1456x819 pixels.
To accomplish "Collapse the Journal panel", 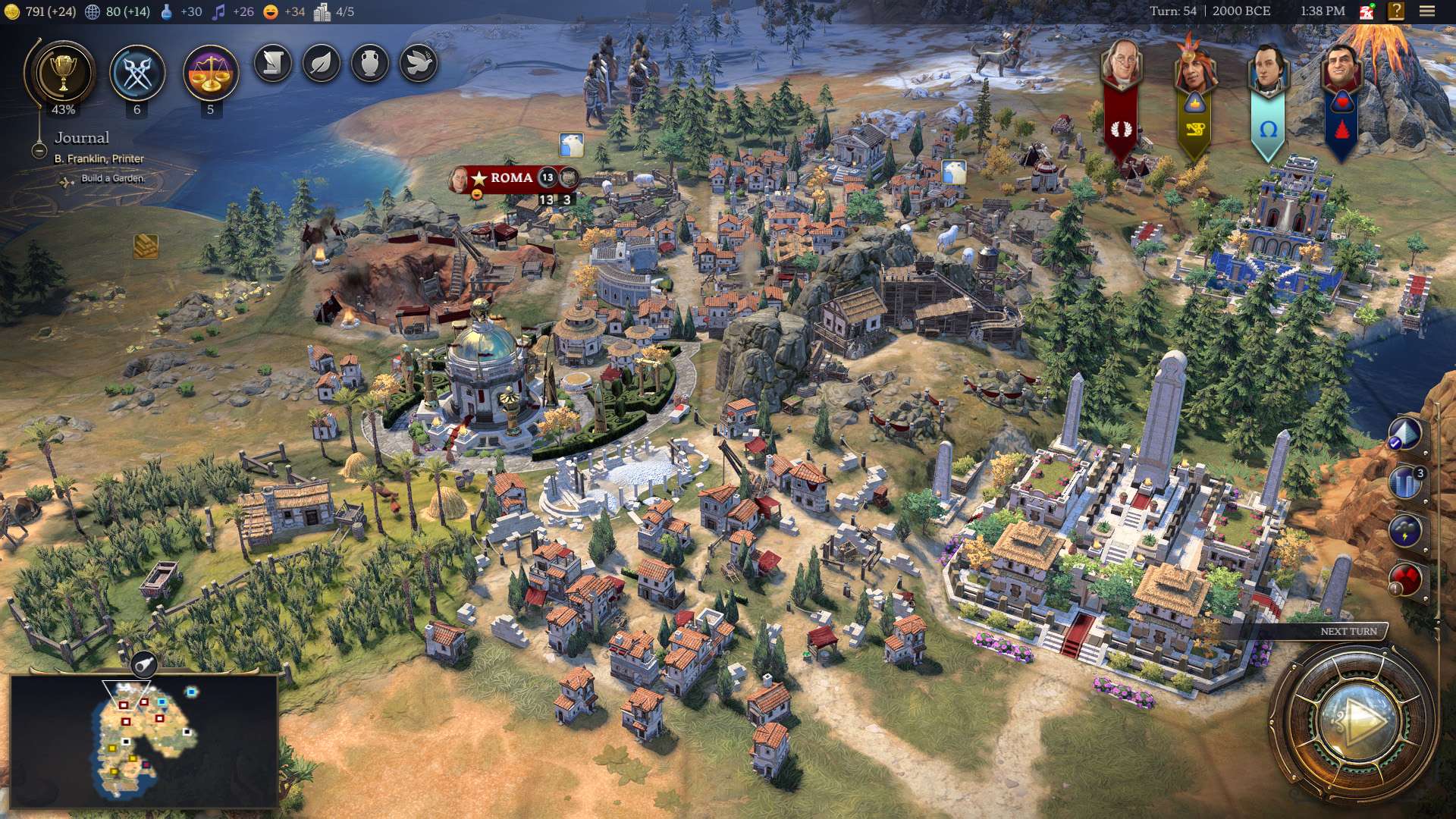I will pos(39,150).
